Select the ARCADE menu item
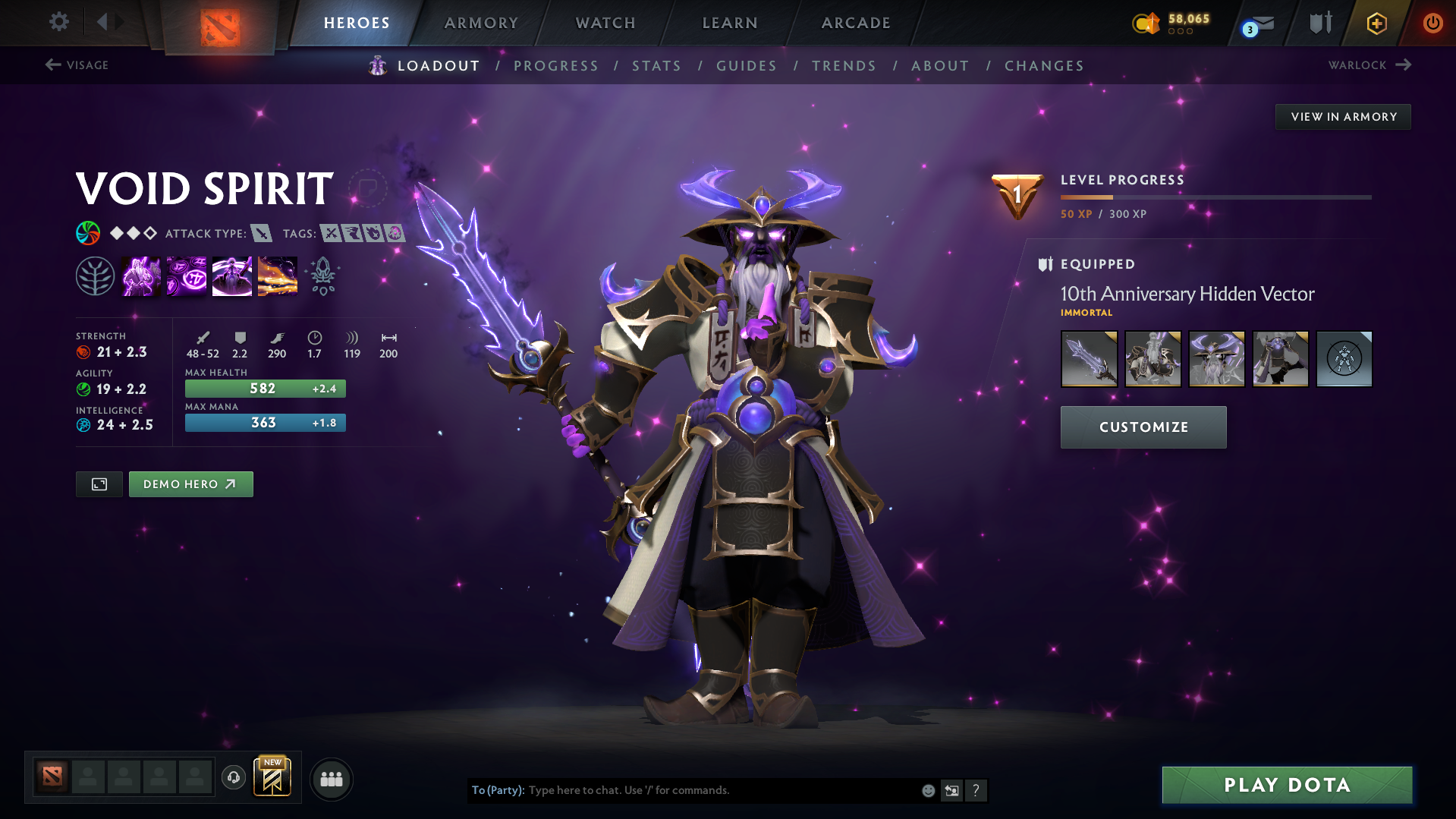This screenshot has height=819, width=1456. coord(855,23)
